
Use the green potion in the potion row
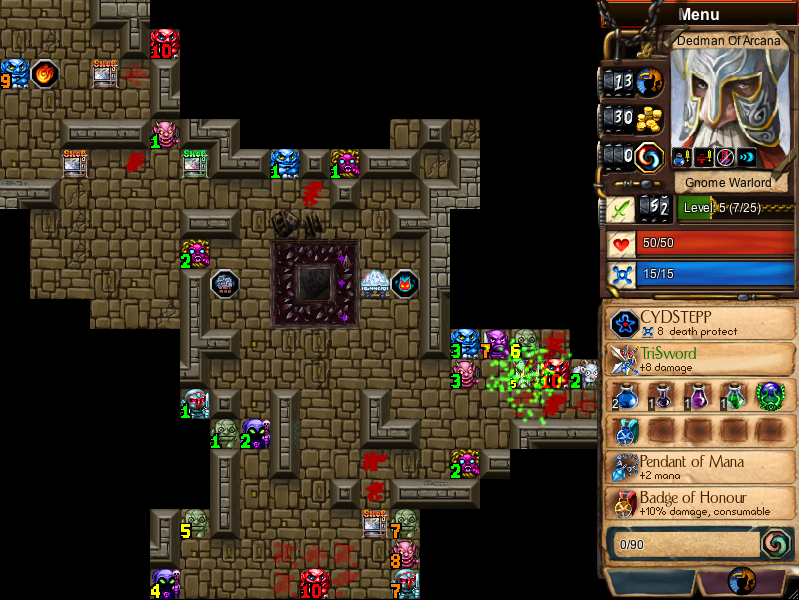pos(733,394)
